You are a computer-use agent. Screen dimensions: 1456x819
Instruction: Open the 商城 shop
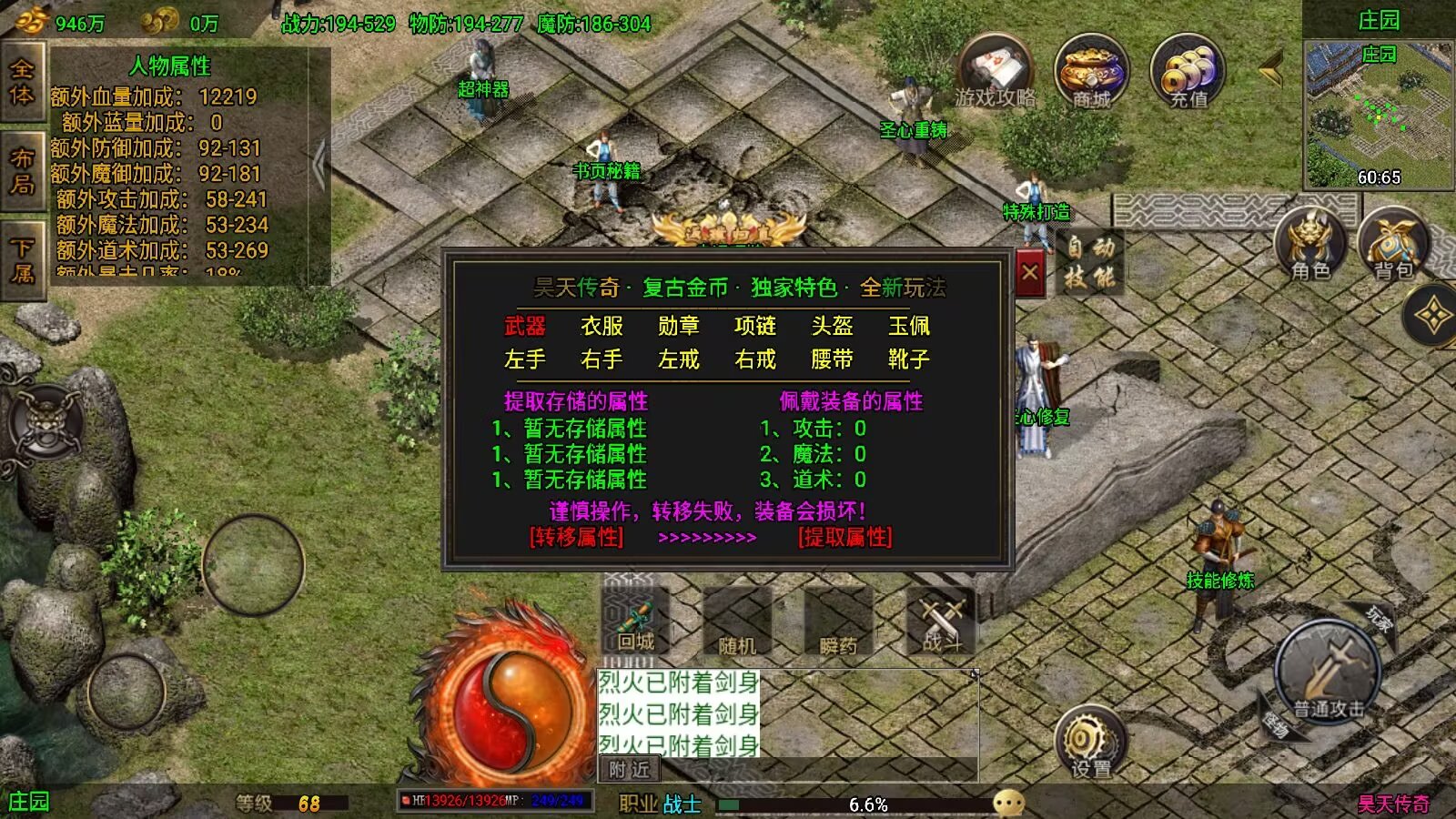tap(1091, 73)
